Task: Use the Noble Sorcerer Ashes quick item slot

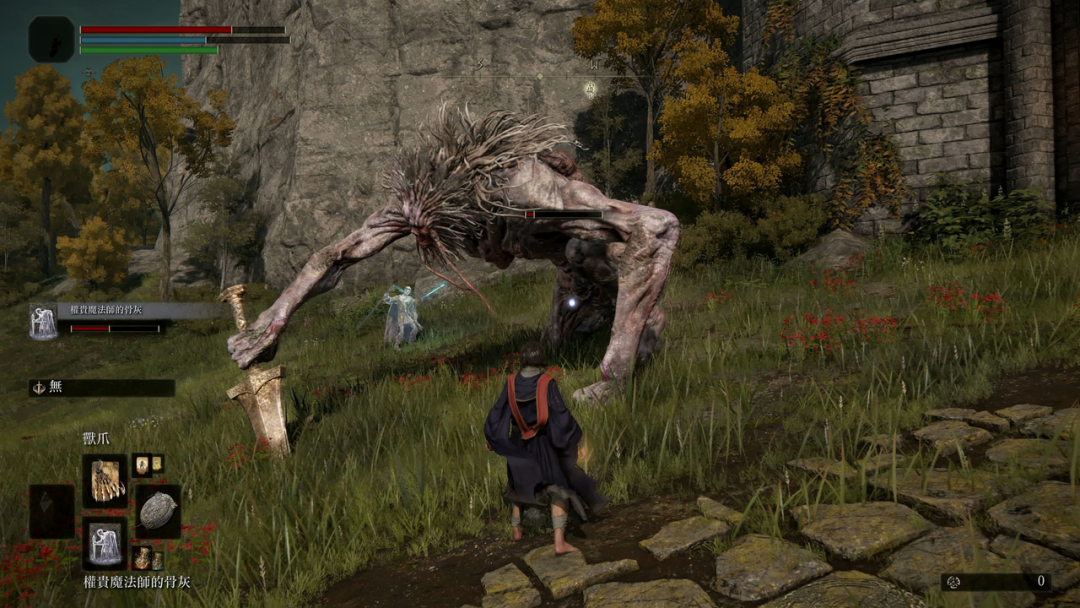Action: click(x=105, y=543)
